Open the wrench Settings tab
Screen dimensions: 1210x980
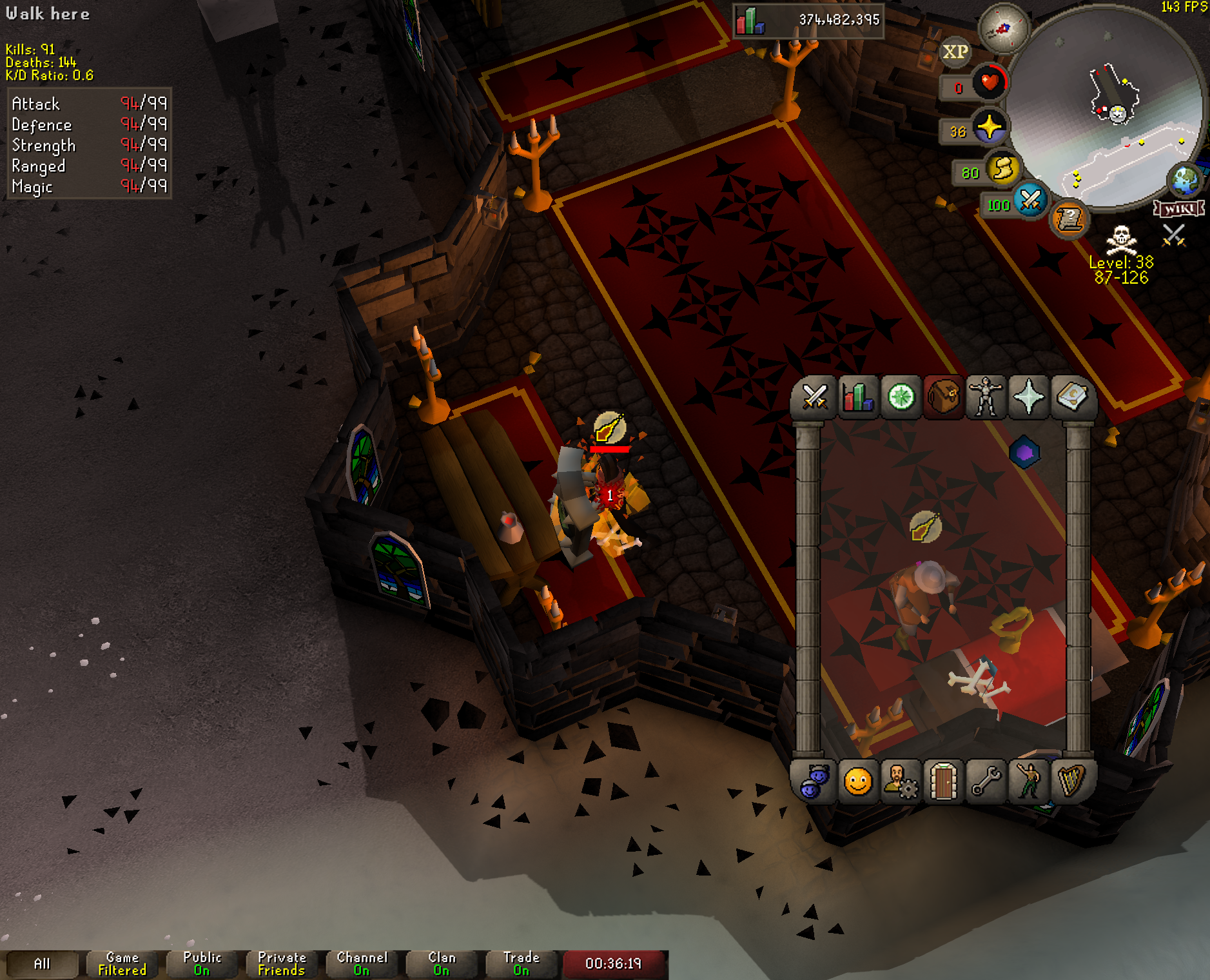(x=986, y=782)
